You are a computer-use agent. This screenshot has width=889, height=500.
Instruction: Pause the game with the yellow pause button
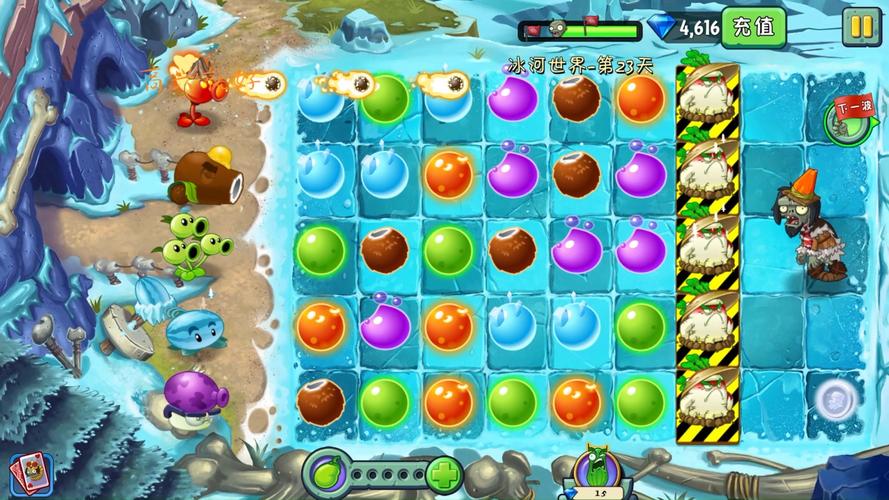tap(859, 27)
